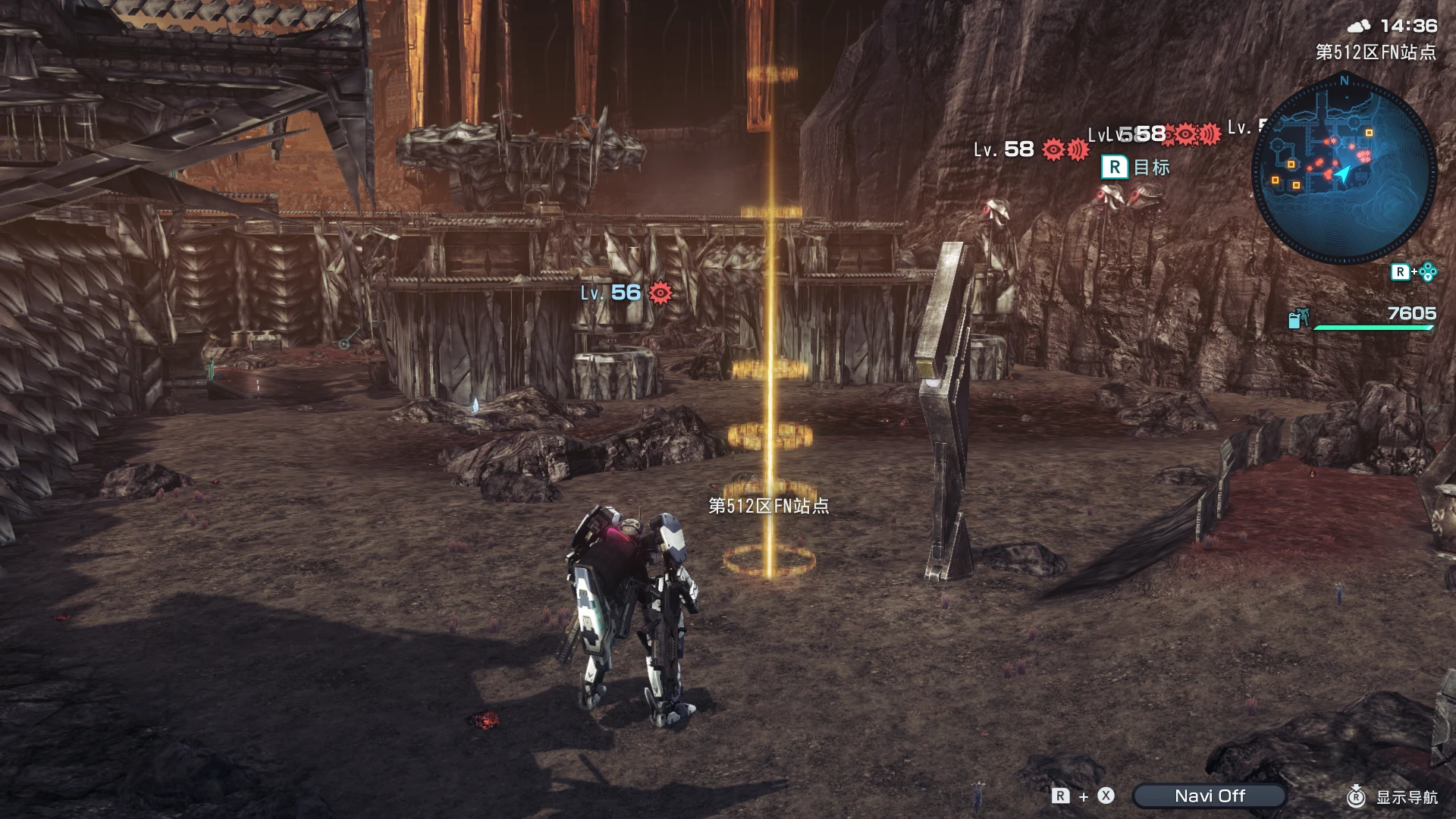
Task: Click the 目标 target button
Action: click(1112, 167)
